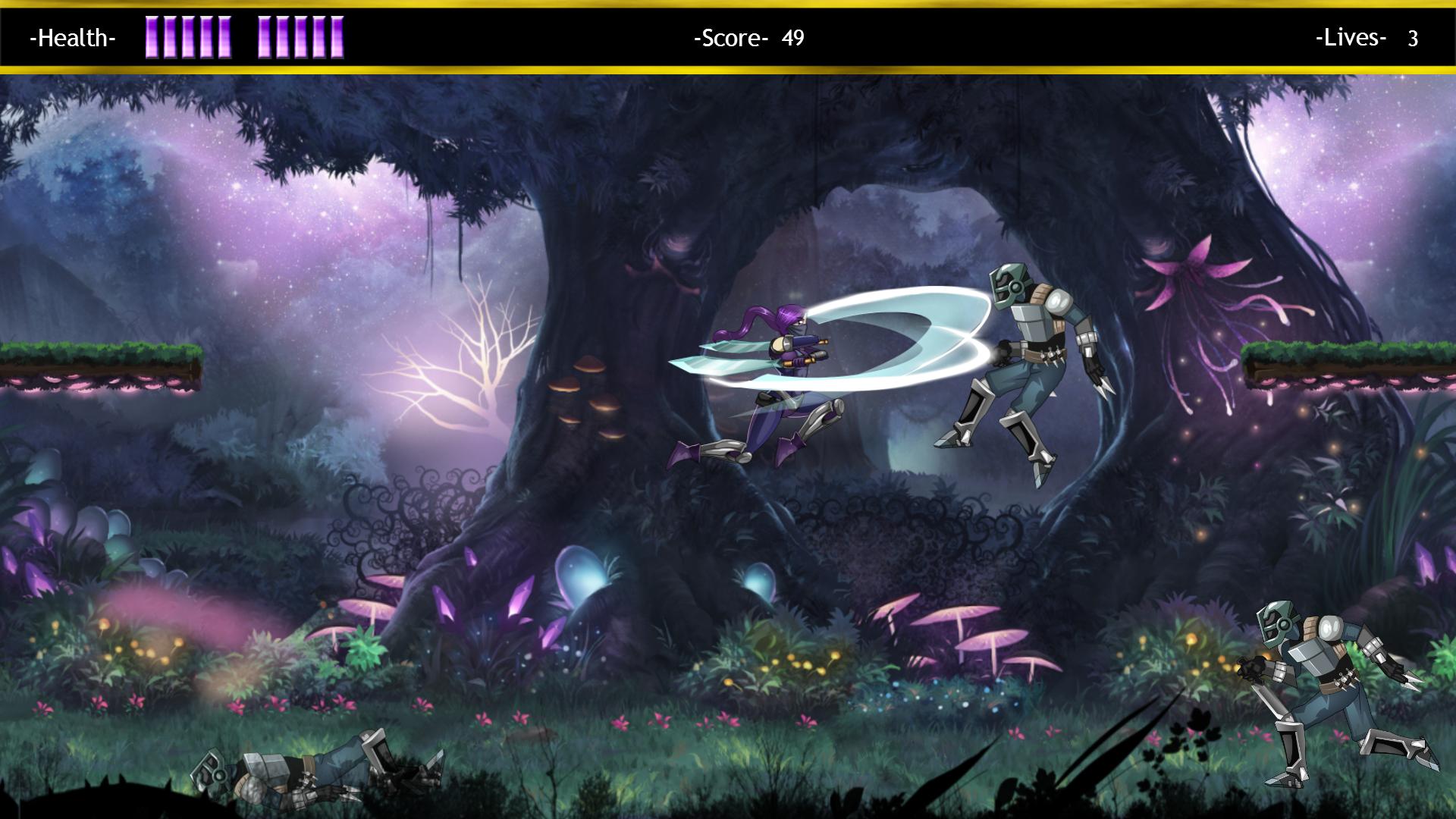Click the last segment of the health bar
Screen dimensions: 1456x819
(x=340, y=38)
